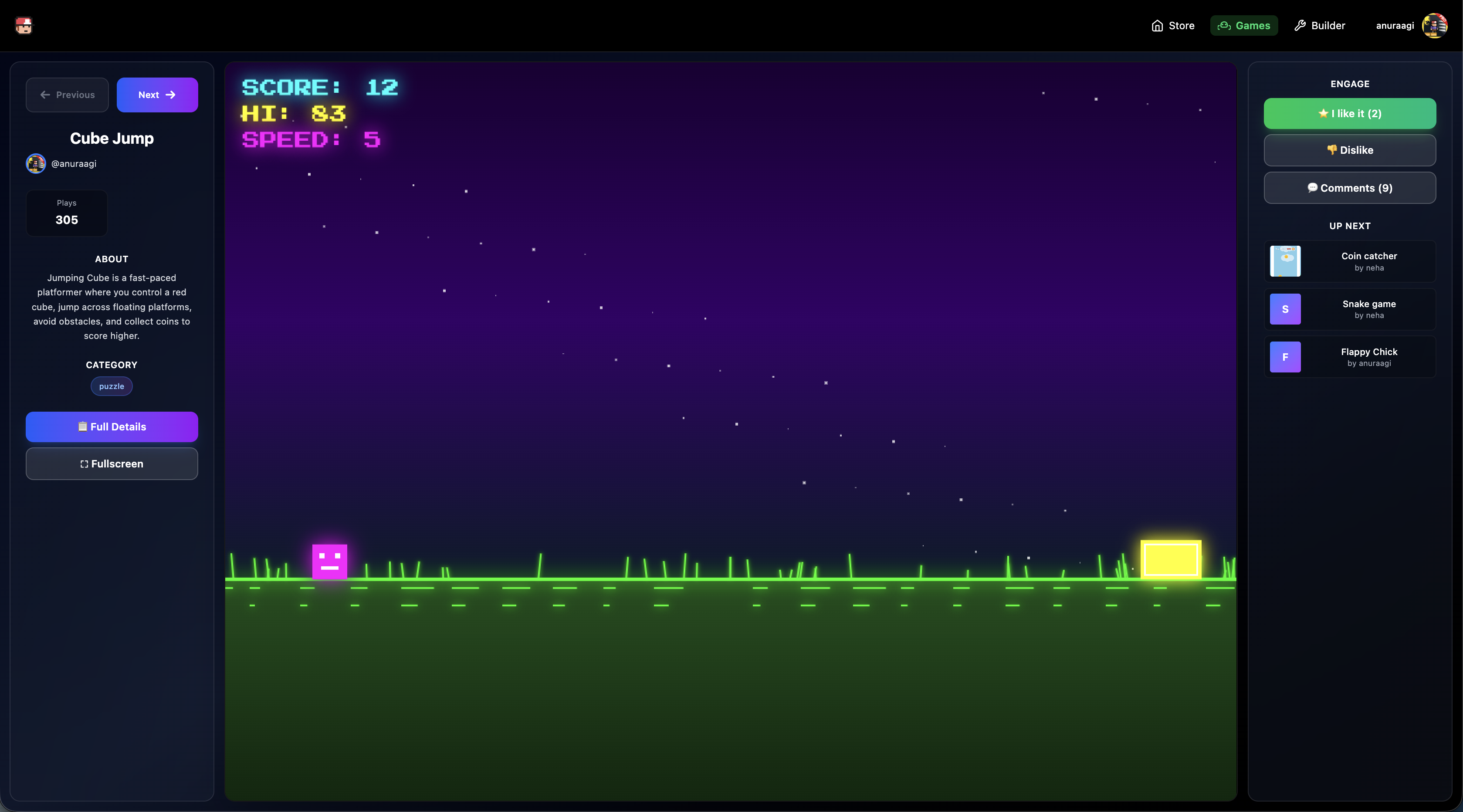Go to the Next game
The height and width of the screenshot is (812, 1463).
(157, 95)
